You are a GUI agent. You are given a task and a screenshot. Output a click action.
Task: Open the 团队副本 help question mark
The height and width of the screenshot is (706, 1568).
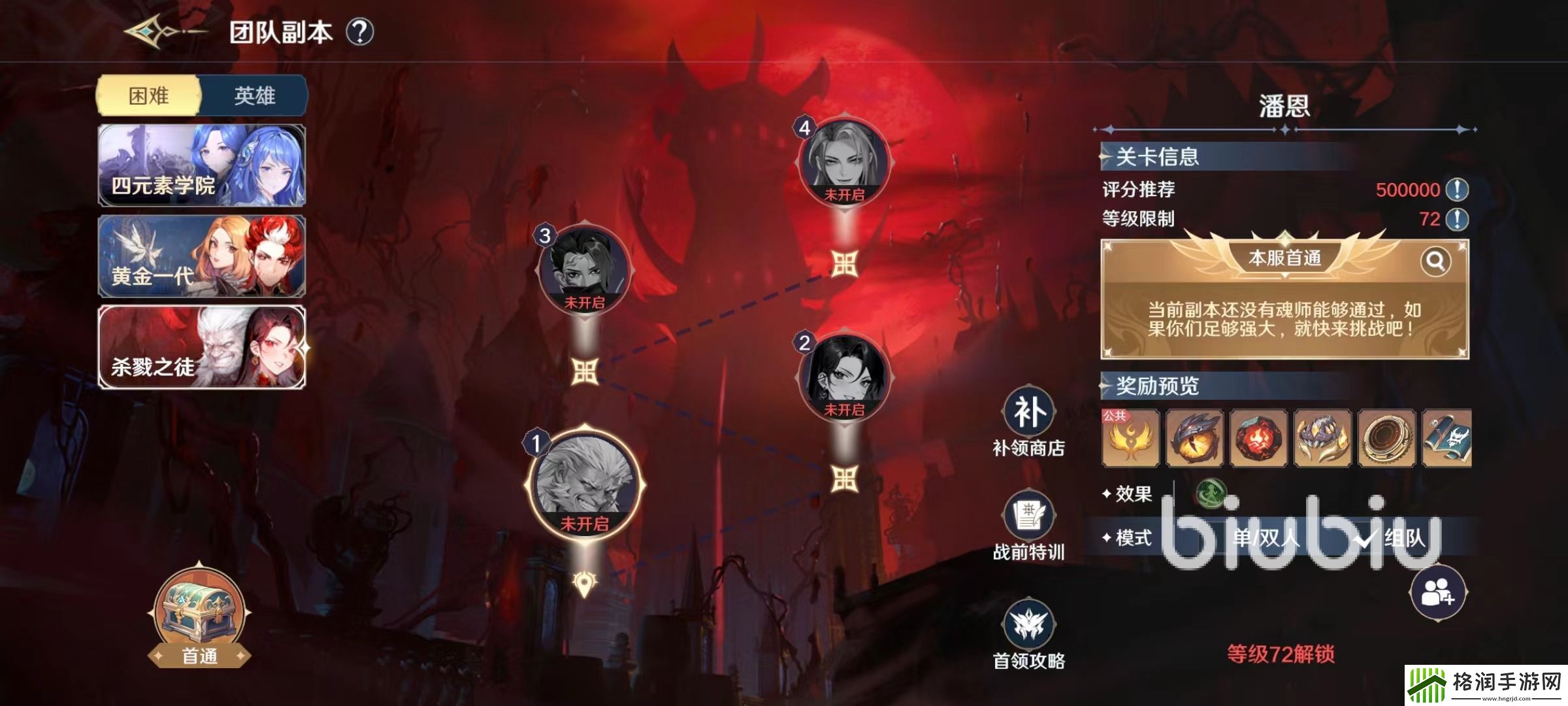(359, 31)
